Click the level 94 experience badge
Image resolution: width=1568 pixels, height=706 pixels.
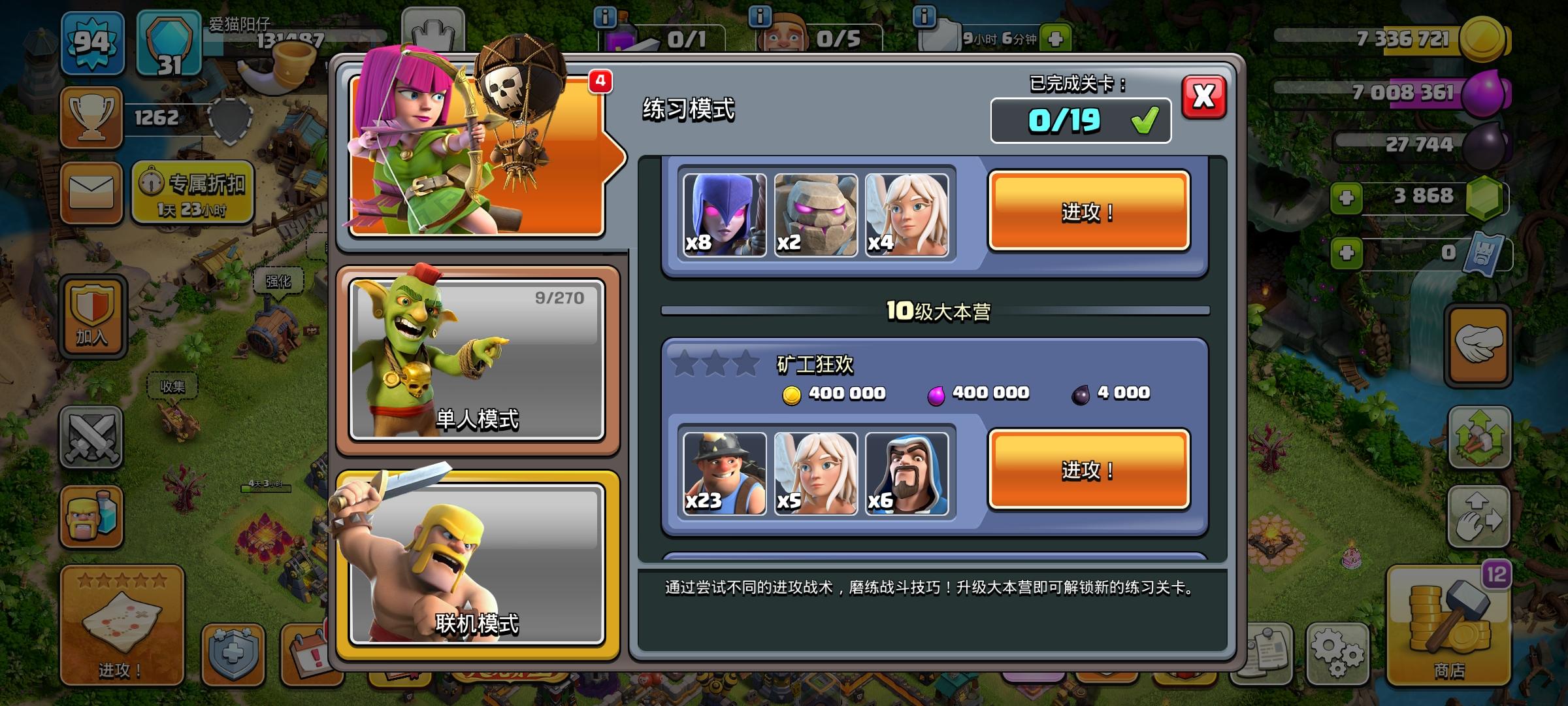[91, 44]
